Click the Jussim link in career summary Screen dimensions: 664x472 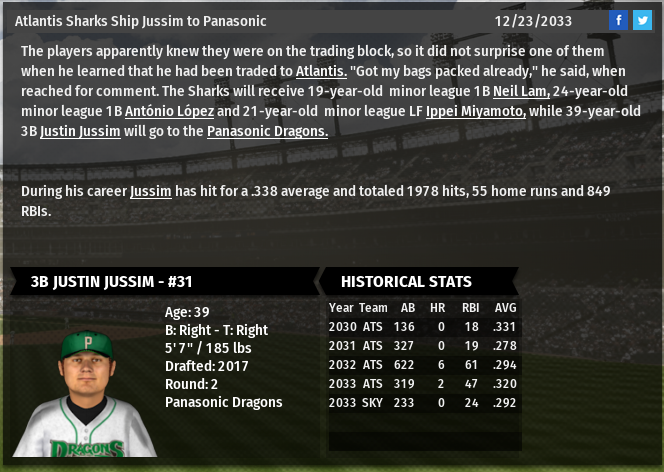150,191
